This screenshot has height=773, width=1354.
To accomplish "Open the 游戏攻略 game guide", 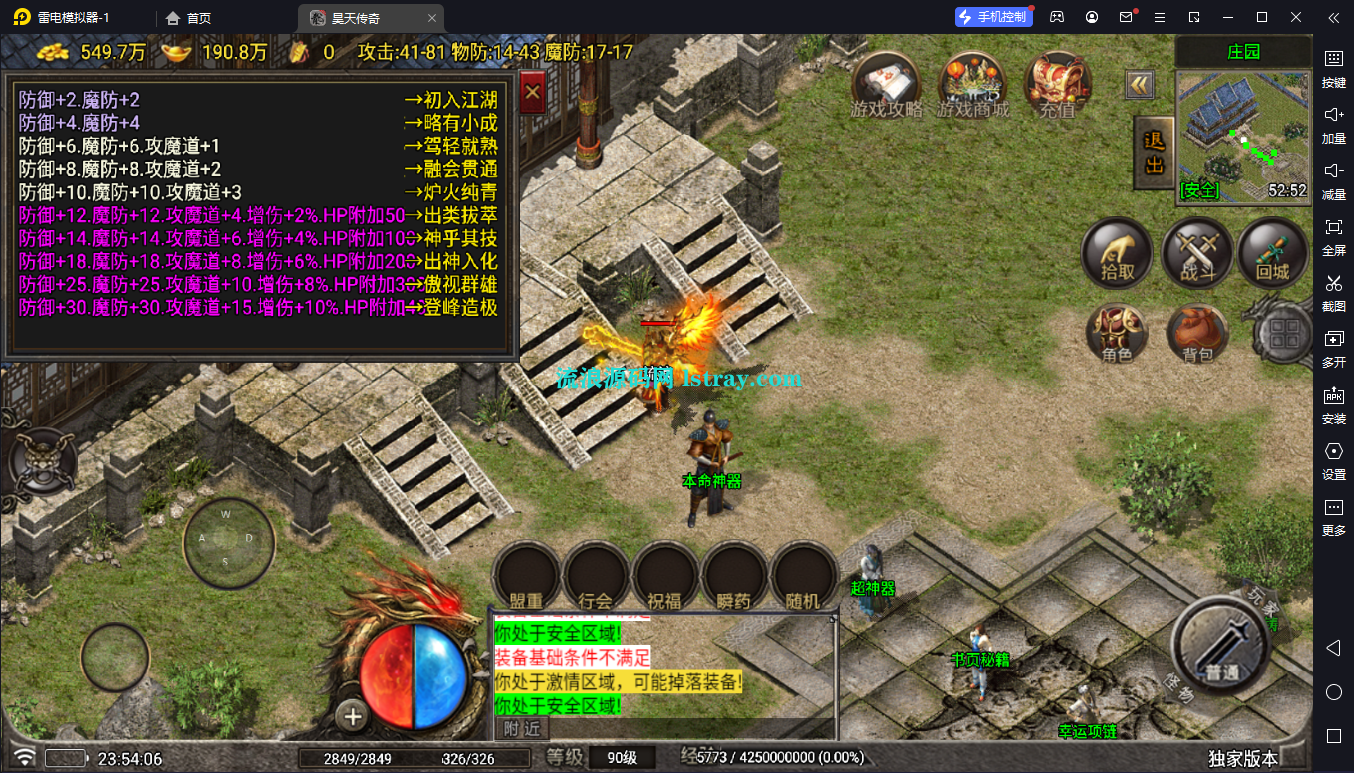I will (x=886, y=84).
